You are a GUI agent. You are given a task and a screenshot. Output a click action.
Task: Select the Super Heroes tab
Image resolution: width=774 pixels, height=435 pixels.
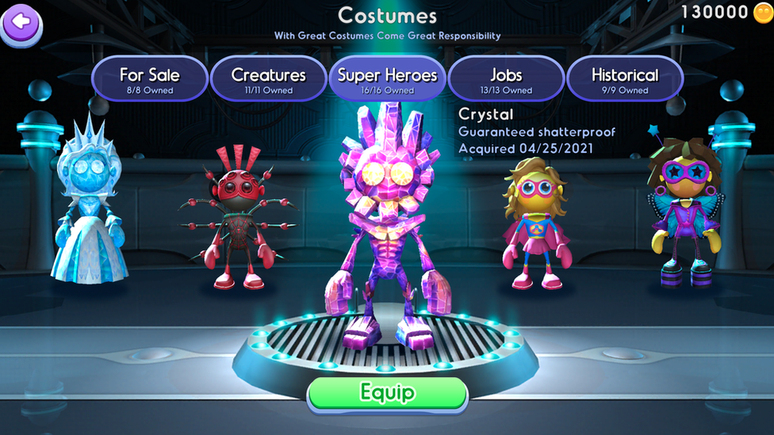(x=386, y=80)
